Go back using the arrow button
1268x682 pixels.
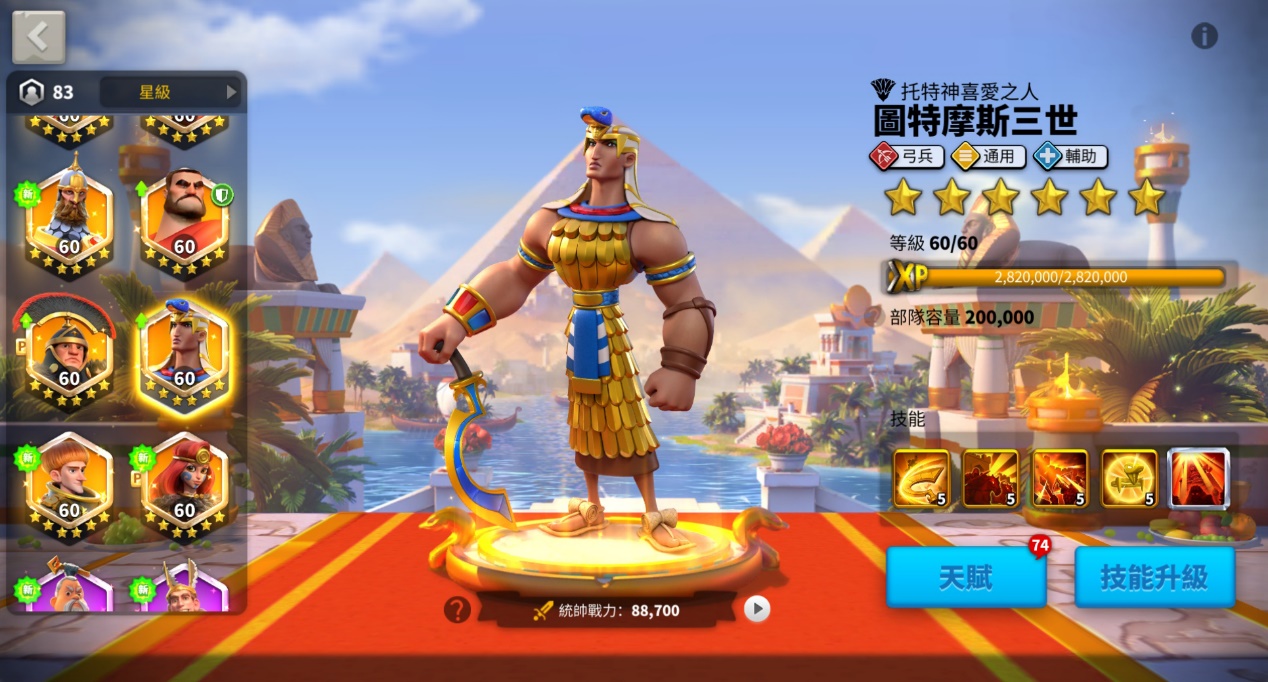[x=38, y=37]
